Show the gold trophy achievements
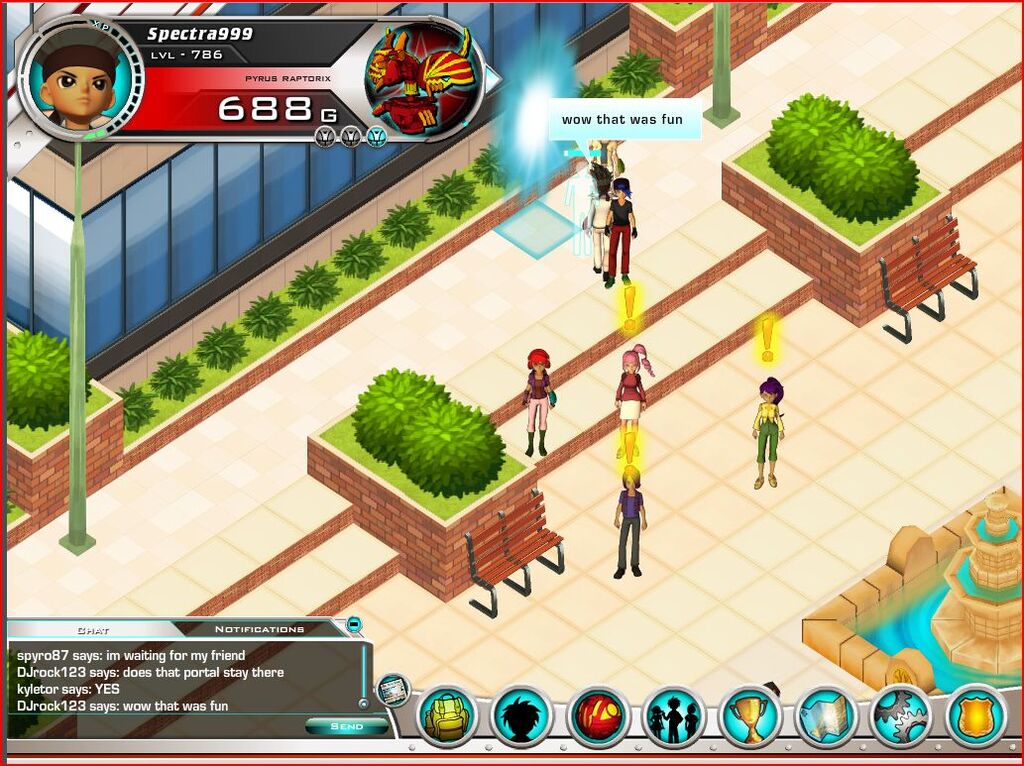 tap(749, 716)
